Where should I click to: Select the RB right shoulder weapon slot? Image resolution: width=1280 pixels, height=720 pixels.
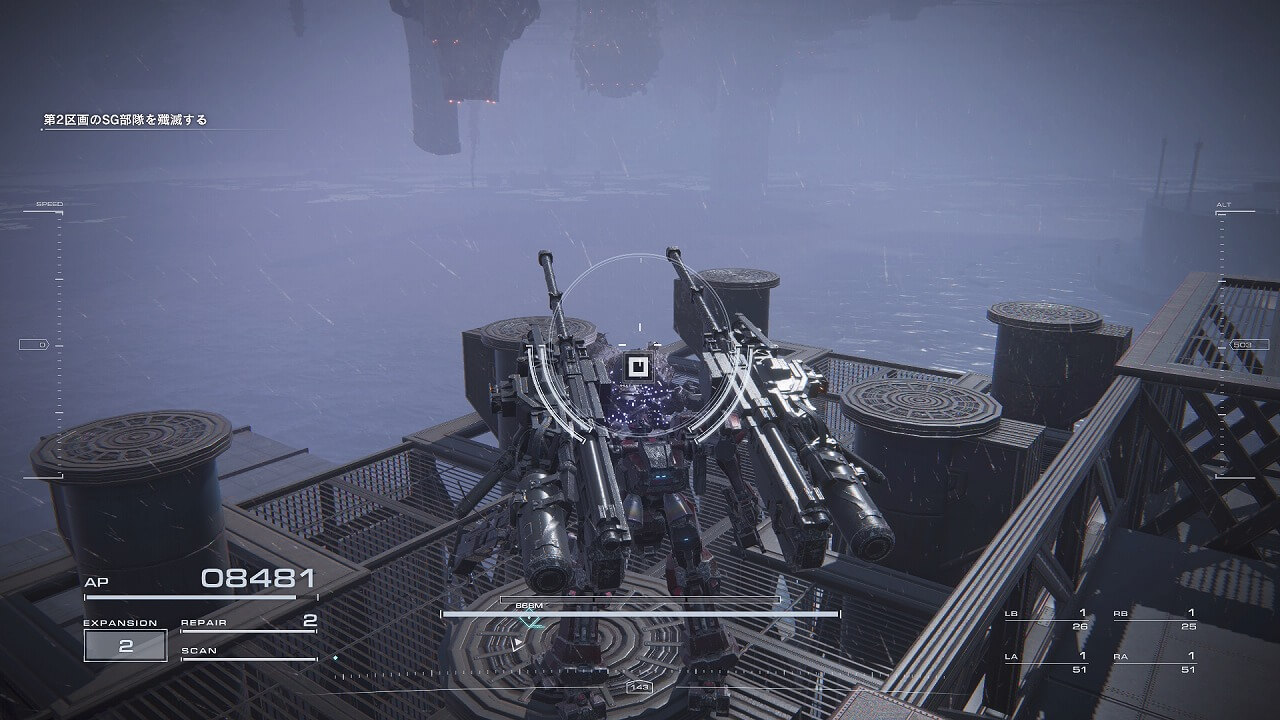(x=1154, y=620)
